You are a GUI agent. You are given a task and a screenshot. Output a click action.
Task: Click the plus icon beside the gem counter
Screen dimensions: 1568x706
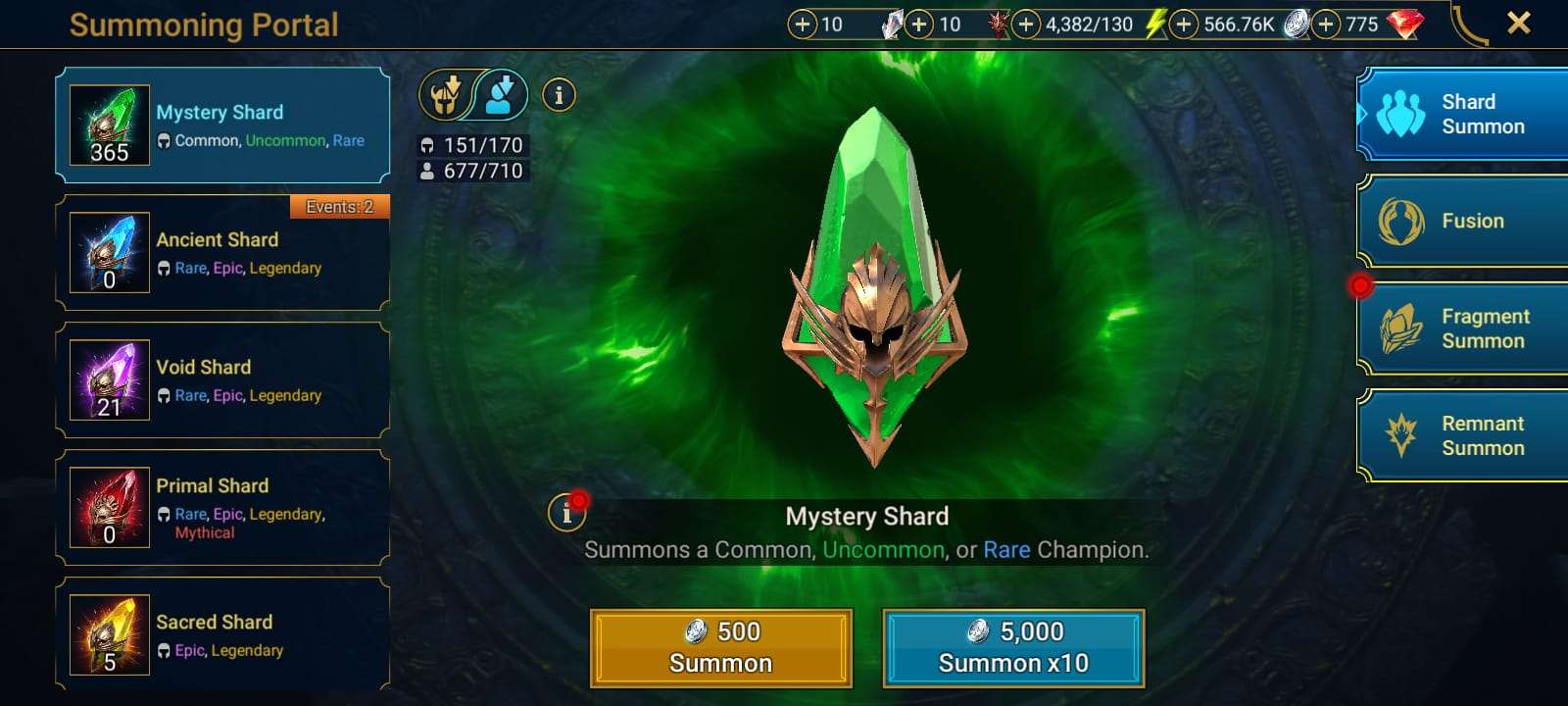(1328, 24)
